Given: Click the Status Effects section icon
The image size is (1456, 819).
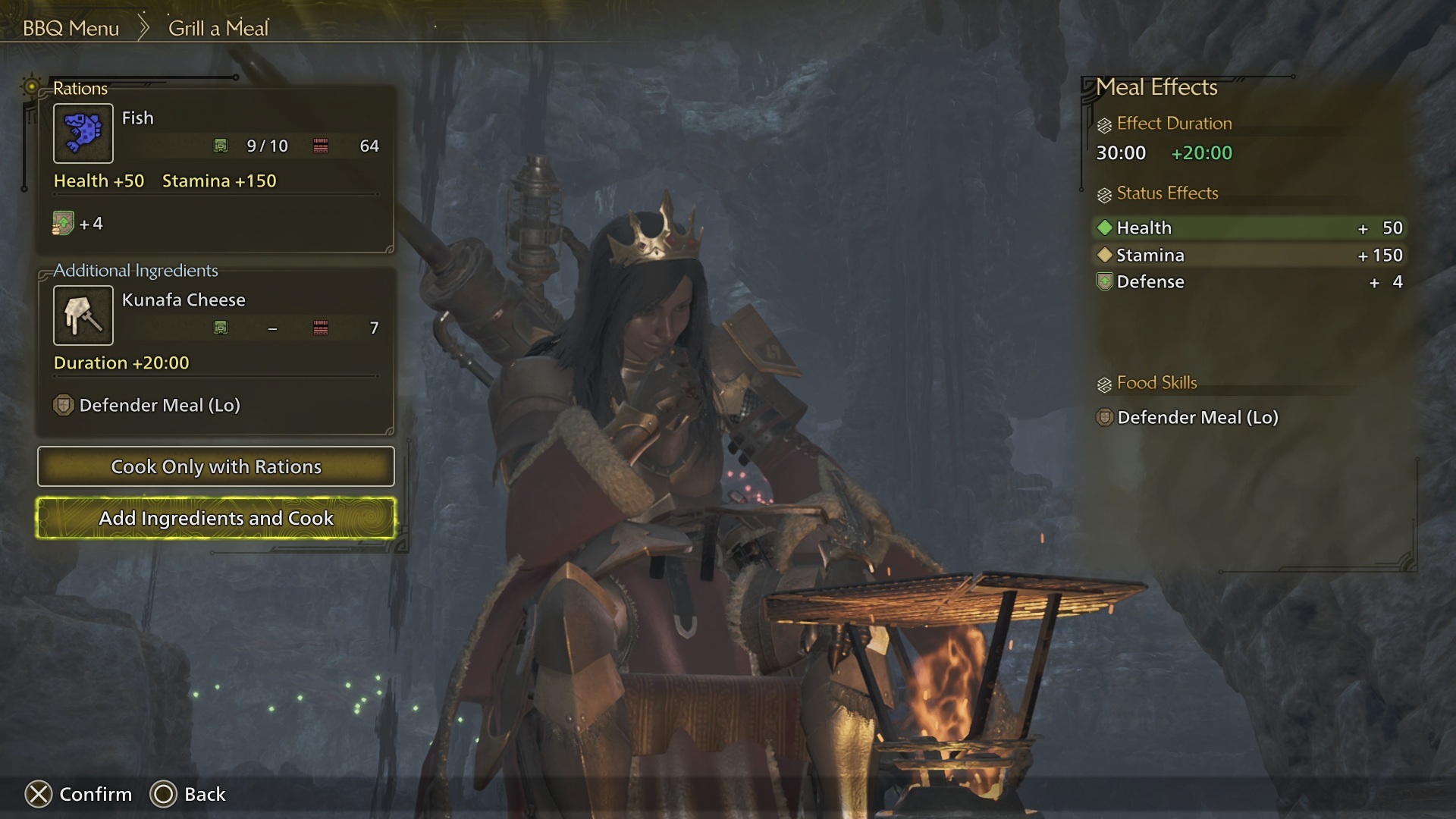Looking at the screenshot, I should [1103, 193].
